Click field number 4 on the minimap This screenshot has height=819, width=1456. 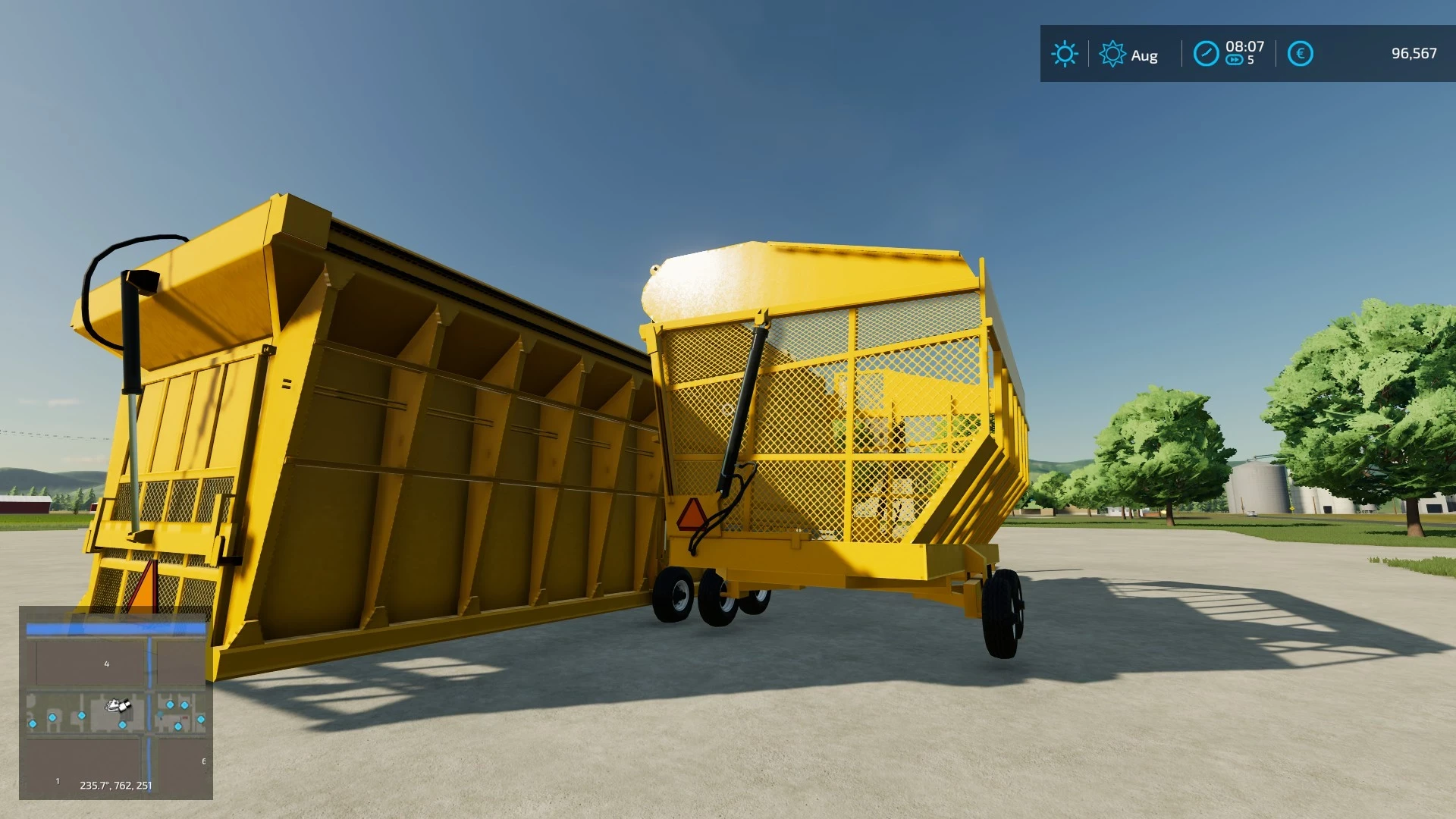pyautogui.click(x=107, y=664)
